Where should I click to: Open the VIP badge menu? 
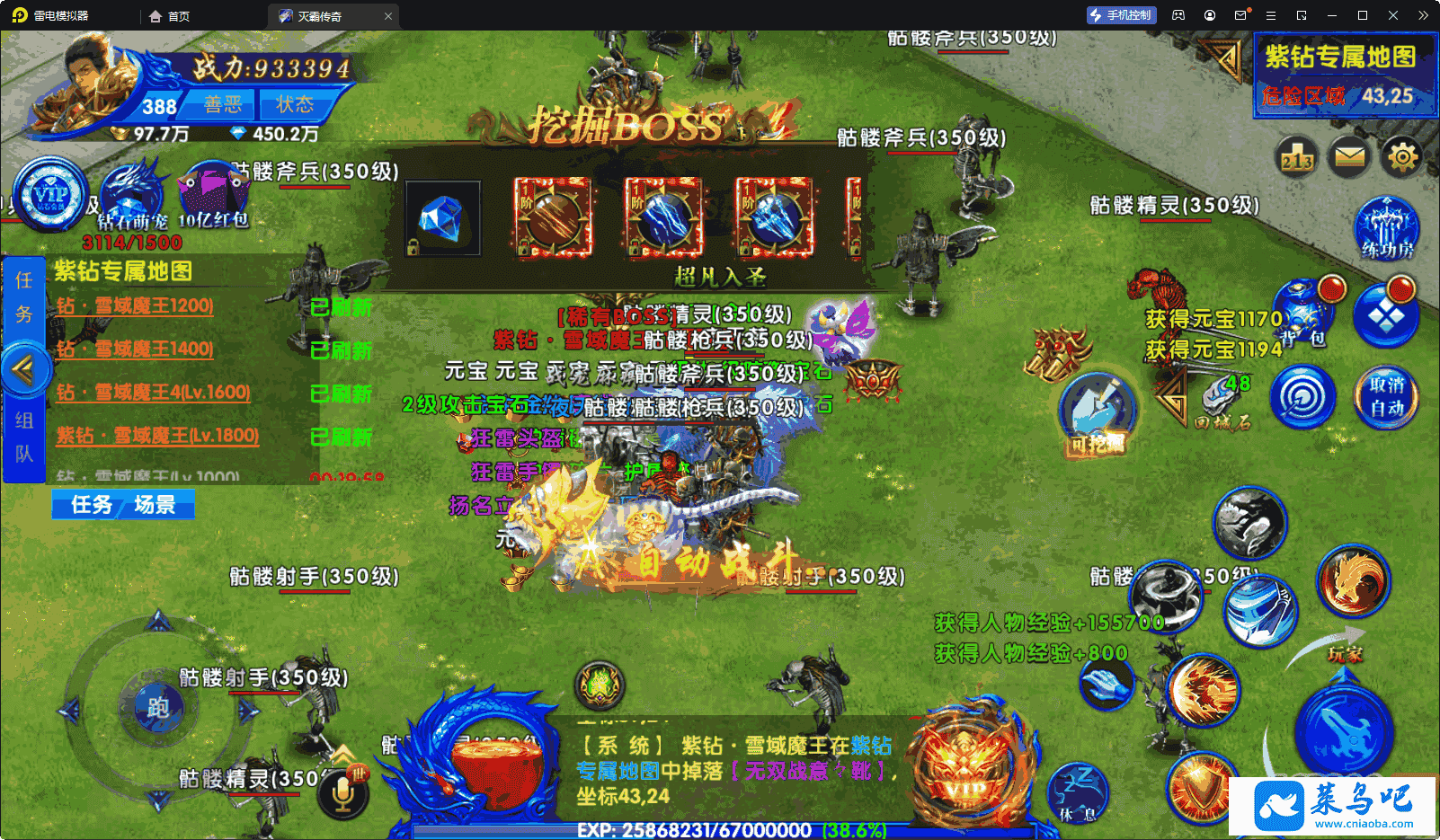coord(50,194)
